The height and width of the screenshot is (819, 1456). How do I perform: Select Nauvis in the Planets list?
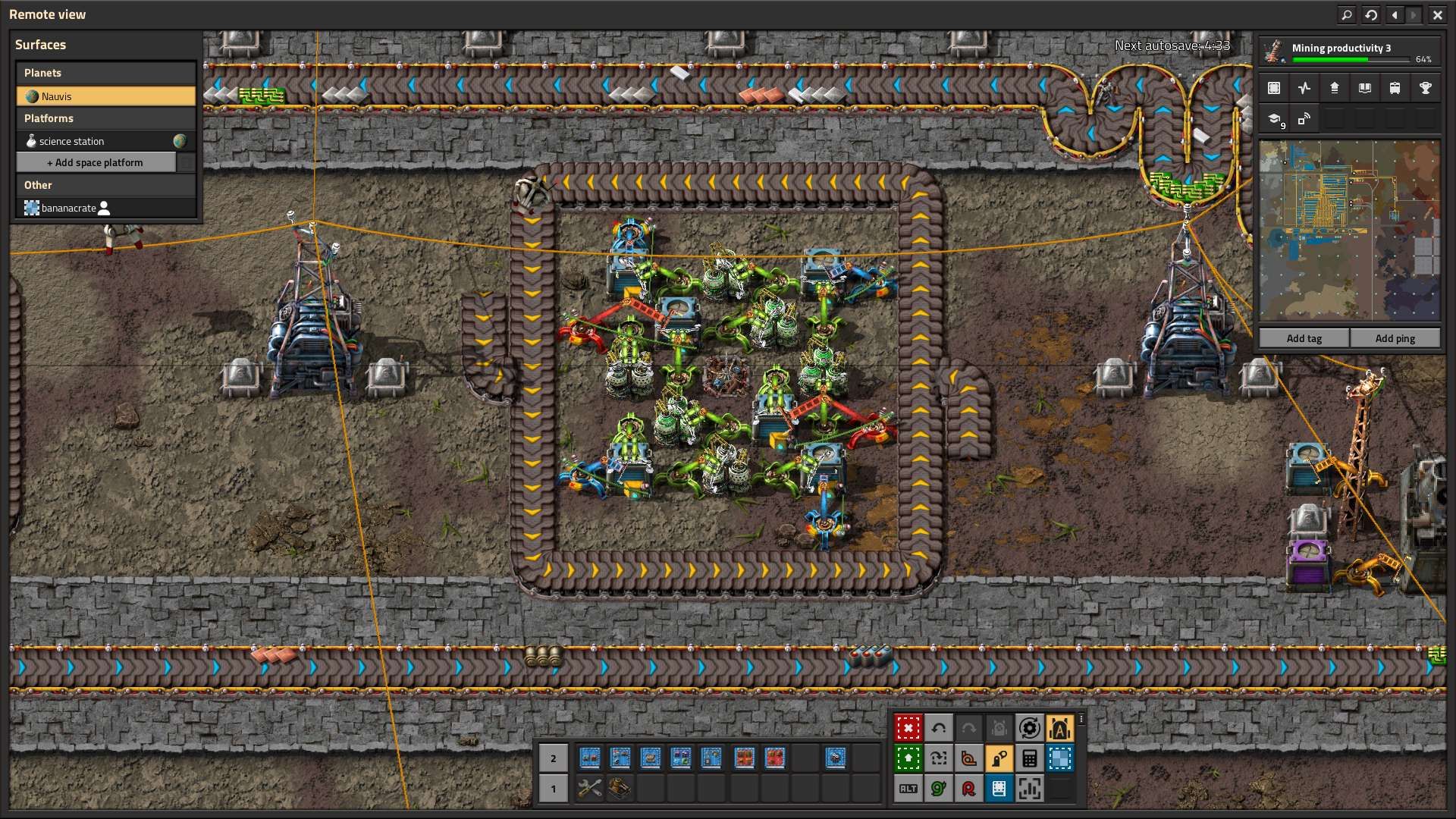[x=105, y=96]
